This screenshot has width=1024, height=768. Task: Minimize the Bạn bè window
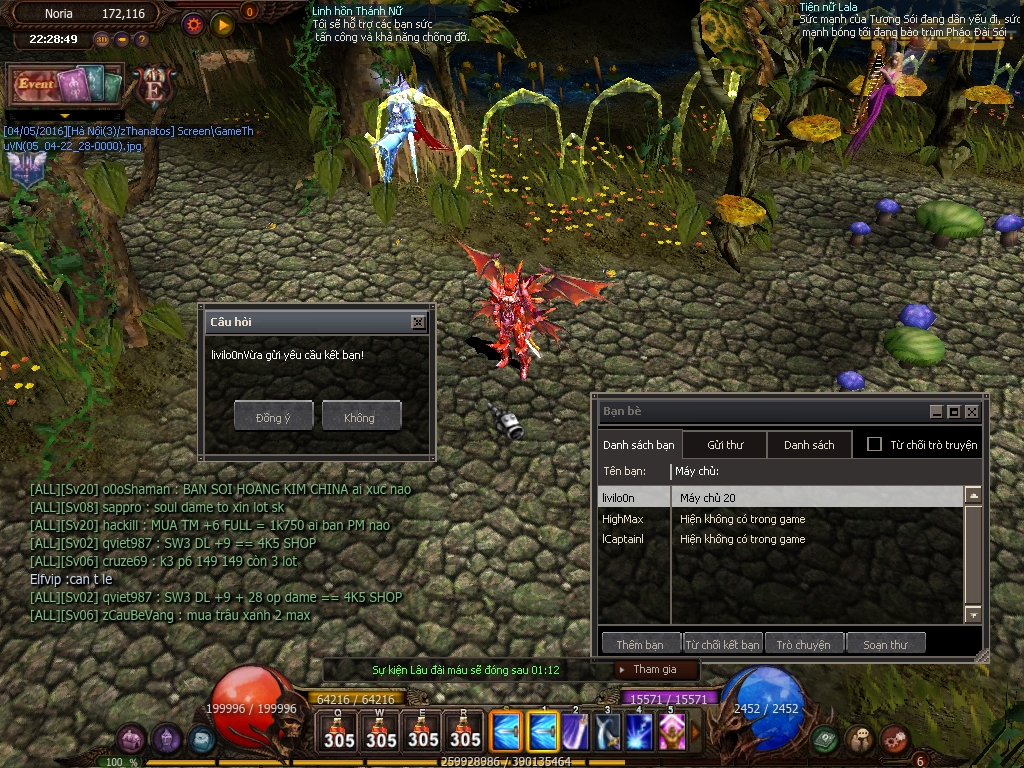[x=936, y=411]
